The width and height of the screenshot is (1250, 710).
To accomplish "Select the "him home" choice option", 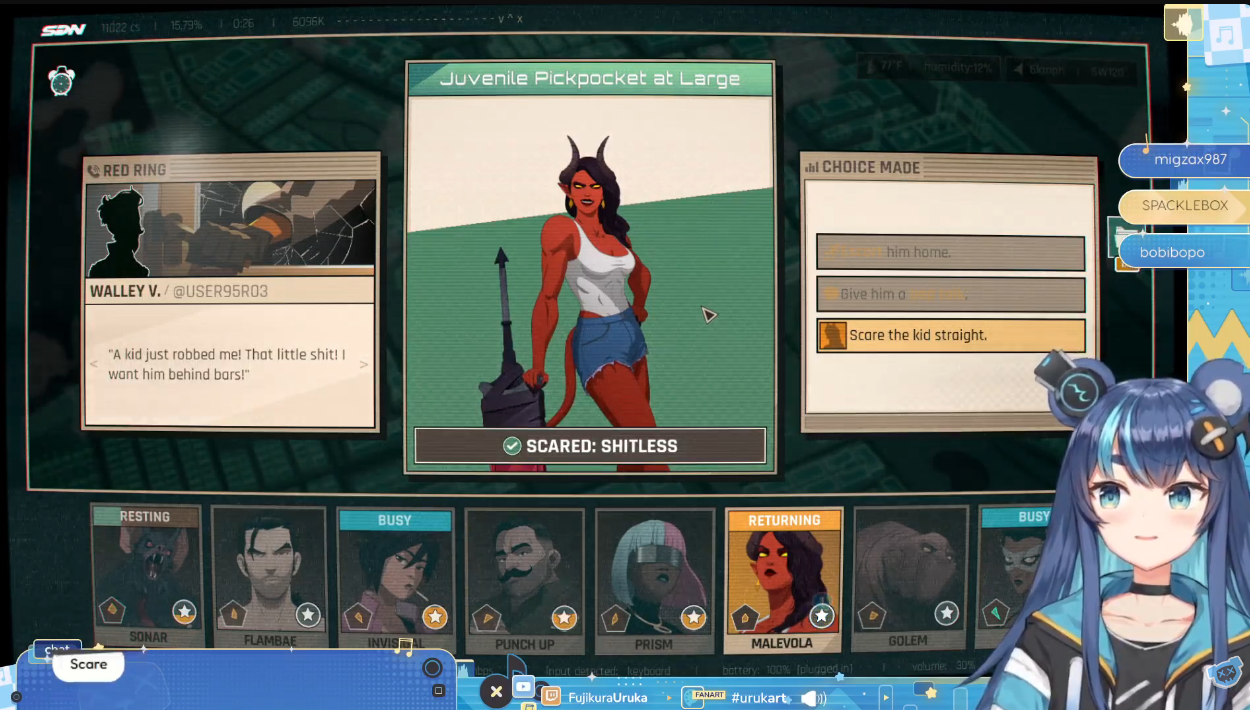I will pos(950,252).
